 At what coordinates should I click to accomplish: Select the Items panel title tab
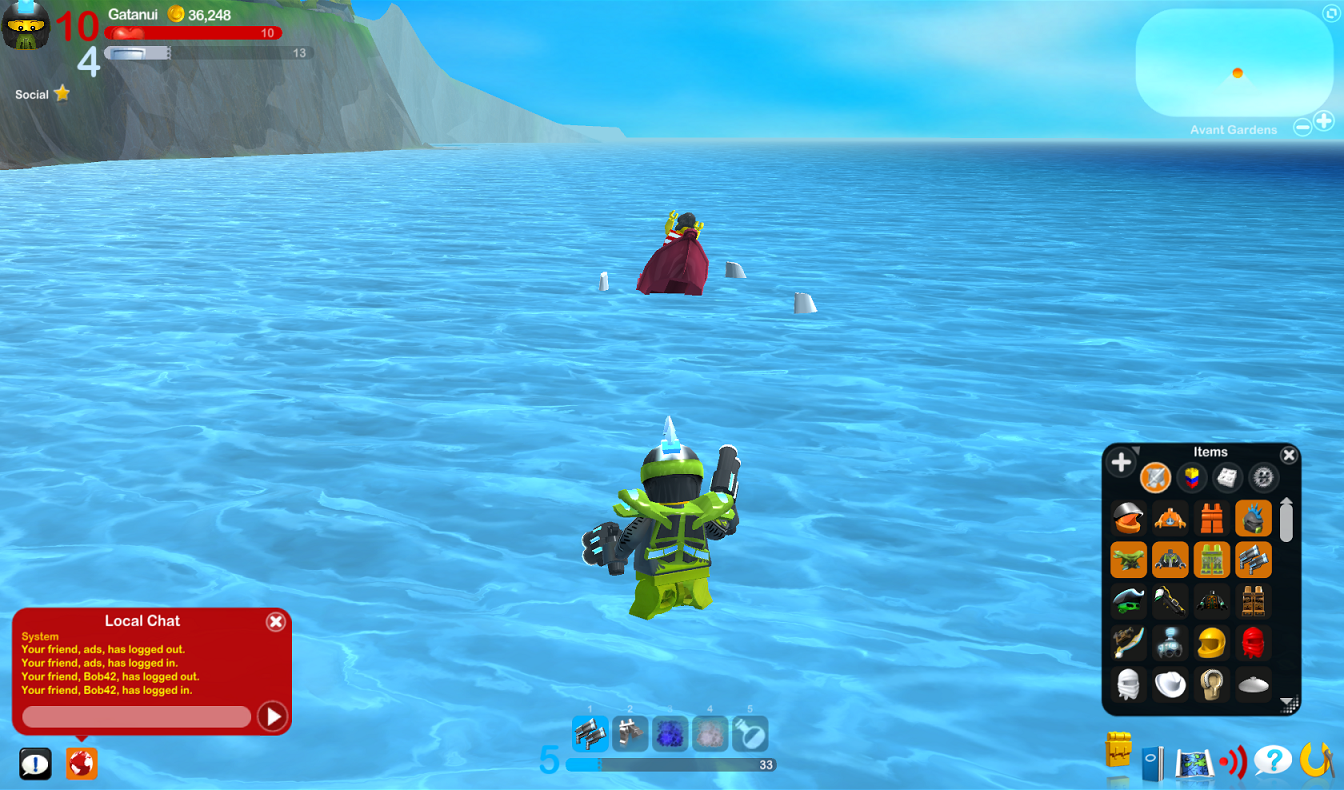(1210, 452)
